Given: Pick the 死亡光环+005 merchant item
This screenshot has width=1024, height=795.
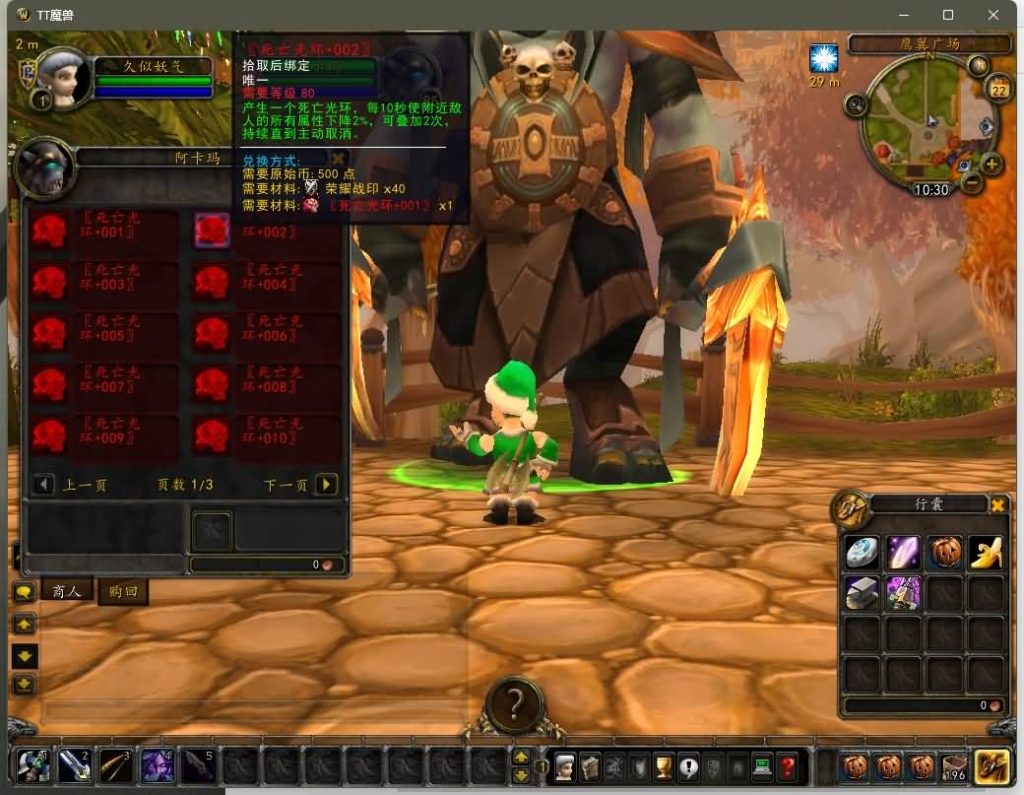Looking at the screenshot, I should (50, 334).
